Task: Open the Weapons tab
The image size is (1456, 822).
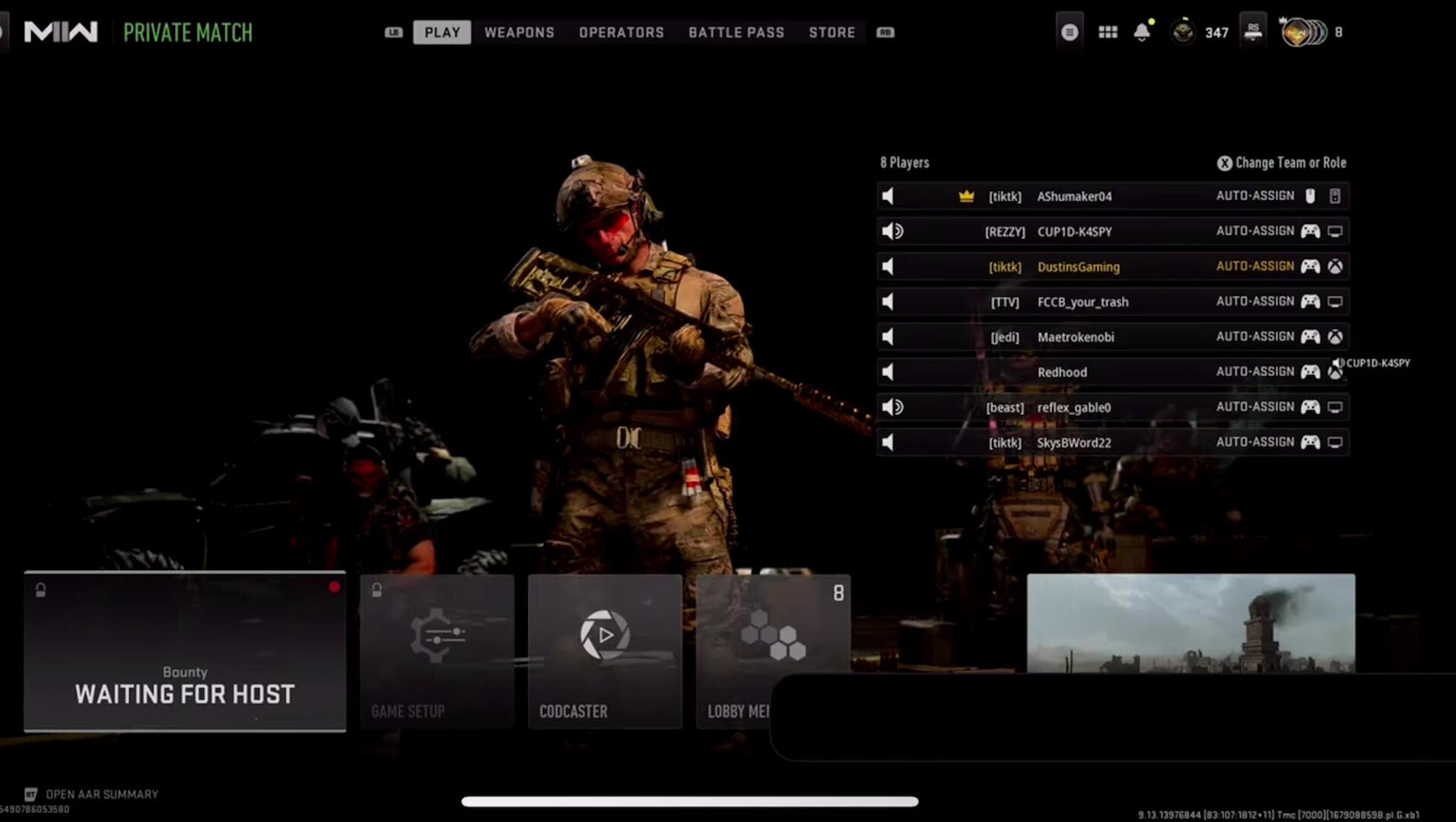Action: tap(519, 32)
